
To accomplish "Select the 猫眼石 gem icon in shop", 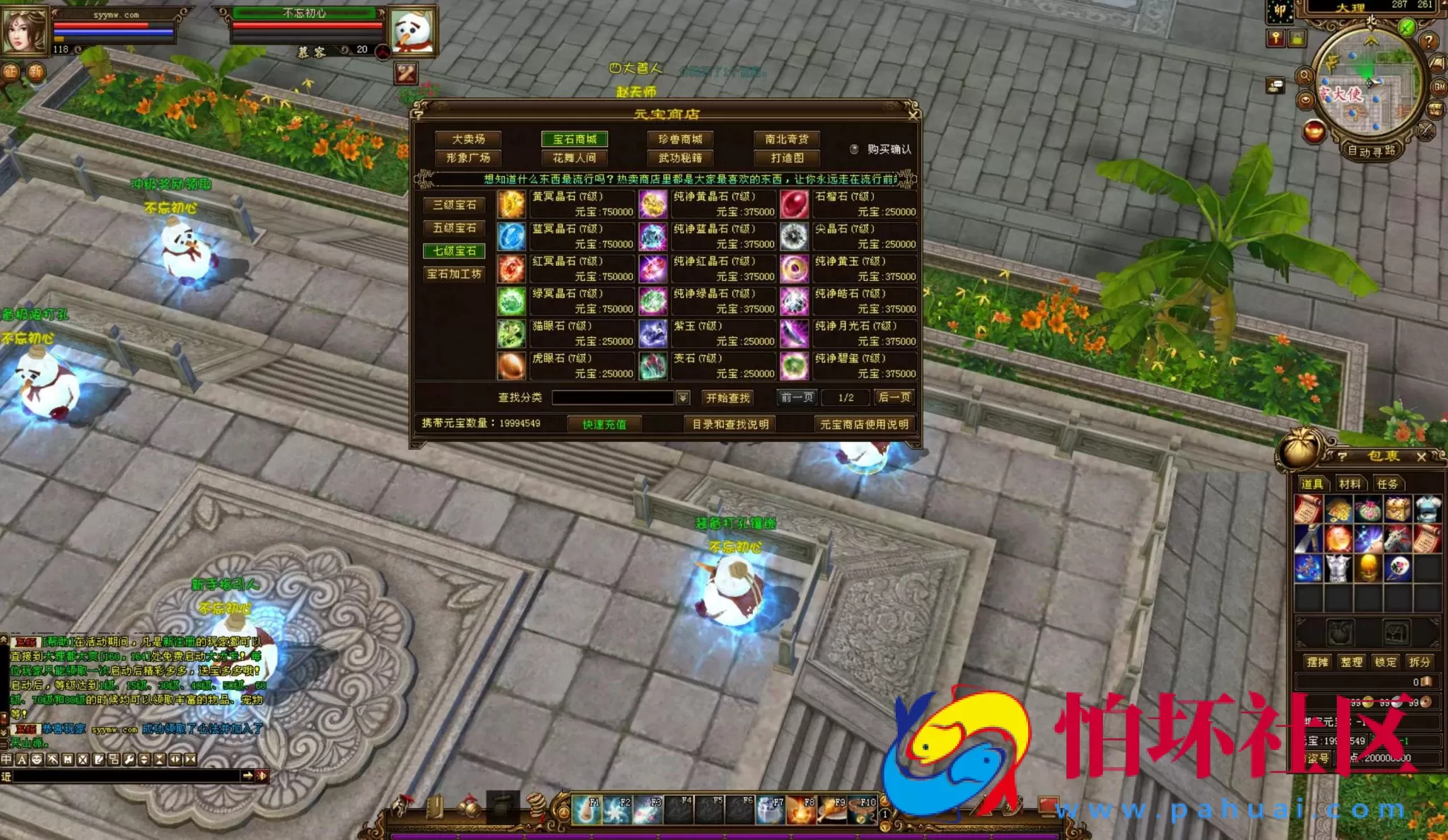I will [x=511, y=334].
